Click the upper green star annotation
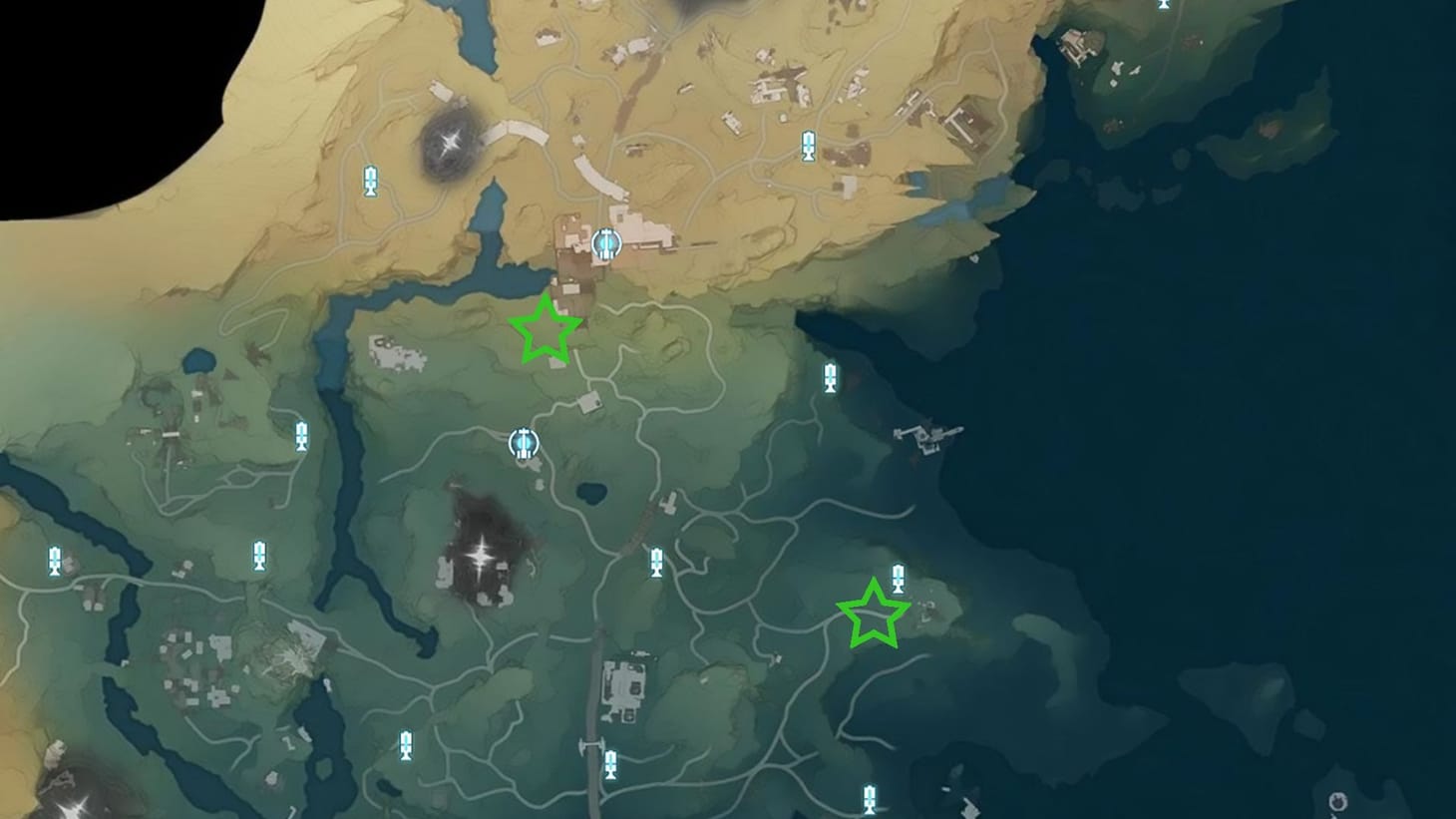The height and width of the screenshot is (819, 1456). click(546, 329)
